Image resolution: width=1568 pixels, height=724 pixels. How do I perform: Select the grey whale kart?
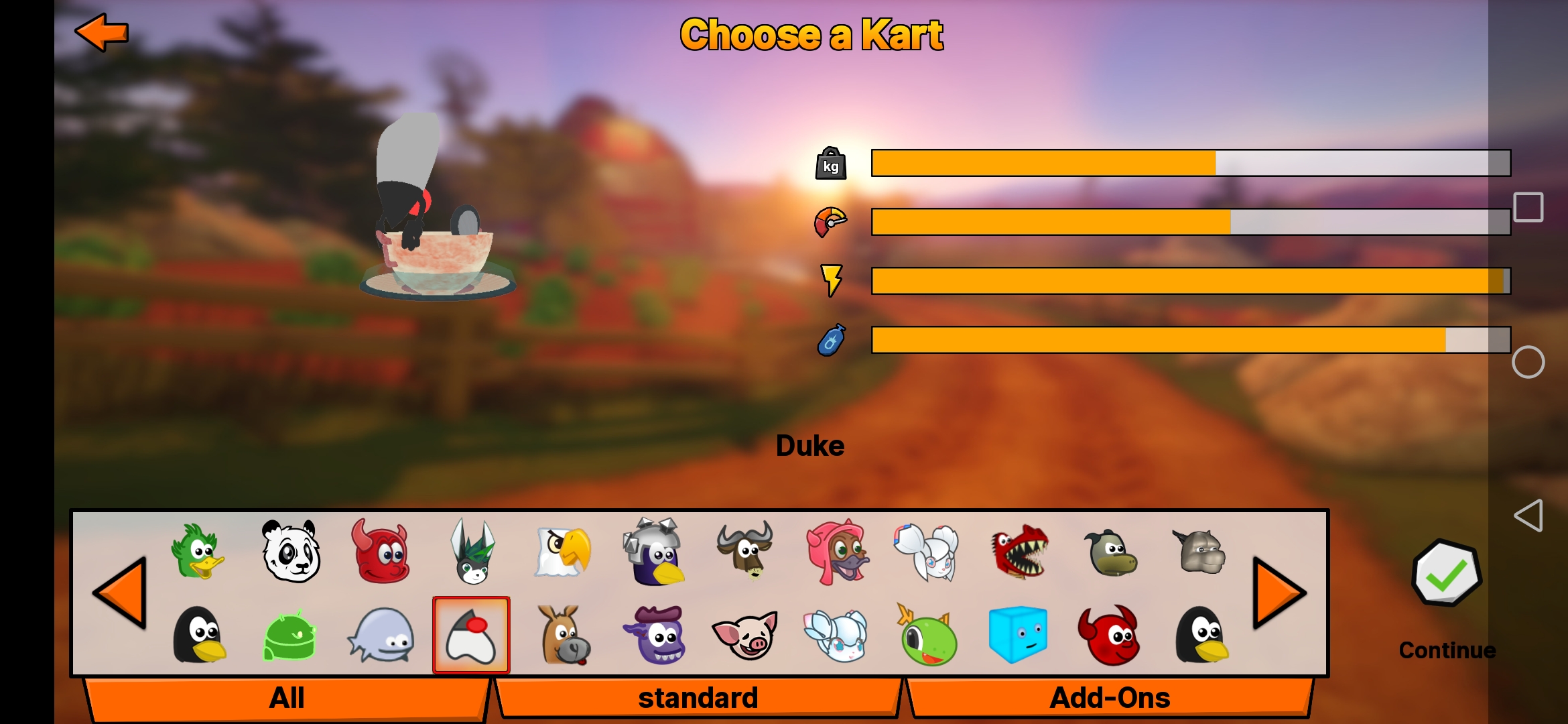coord(381,636)
